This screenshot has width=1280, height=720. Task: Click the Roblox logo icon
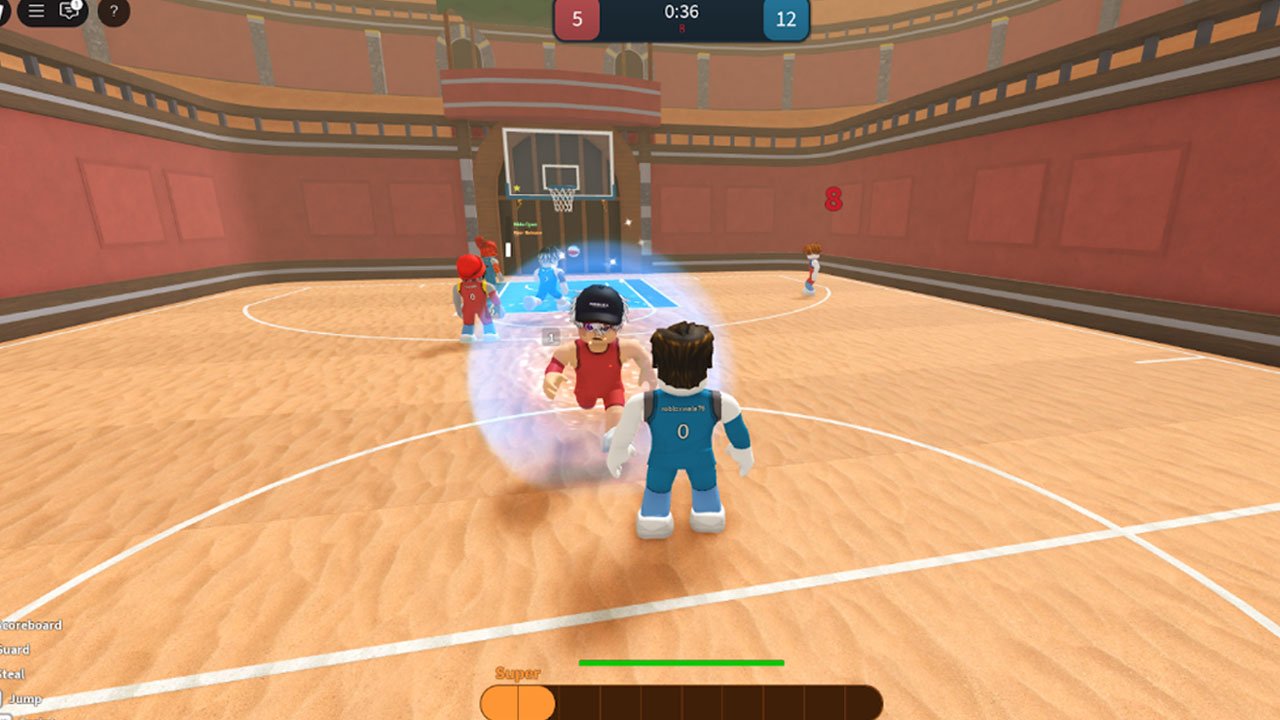[x=3, y=12]
